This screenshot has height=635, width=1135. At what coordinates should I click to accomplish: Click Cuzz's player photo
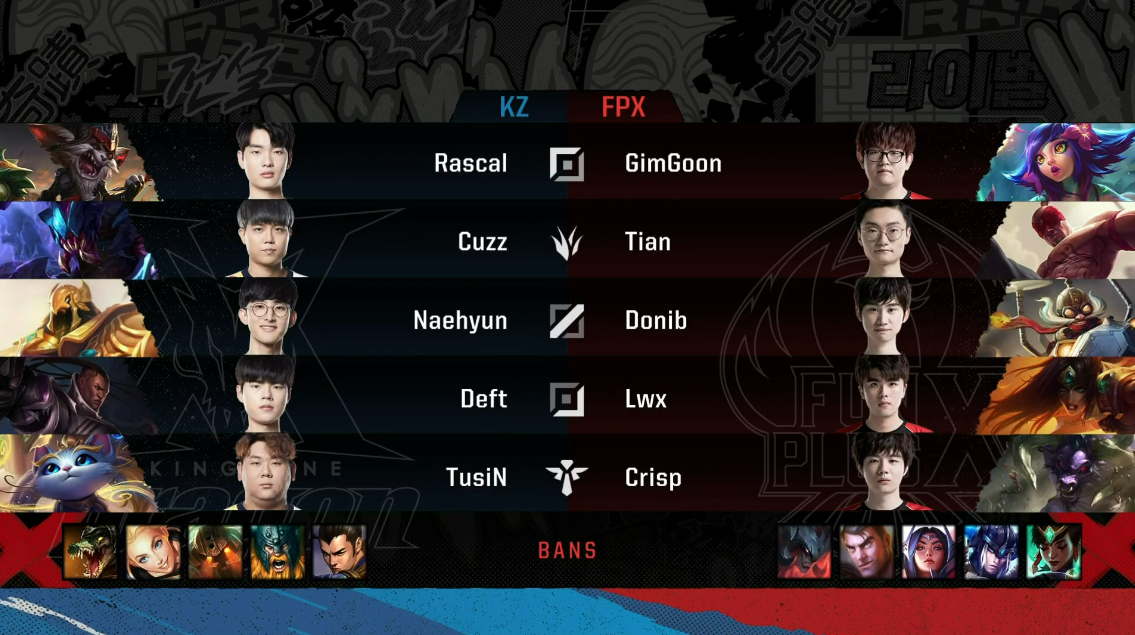[265, 240]
